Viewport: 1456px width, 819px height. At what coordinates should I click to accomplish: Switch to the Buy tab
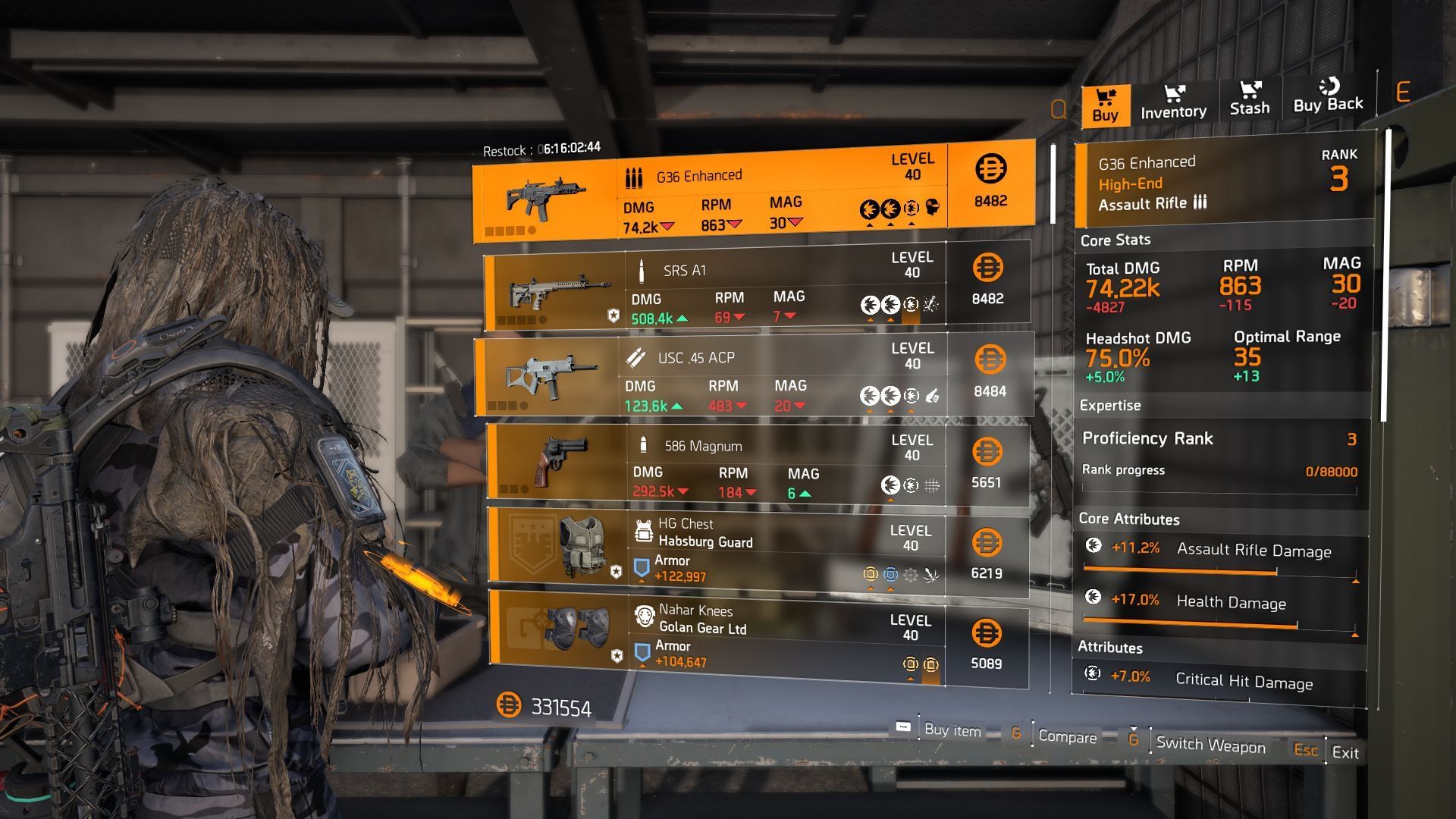coord(1105,105)
